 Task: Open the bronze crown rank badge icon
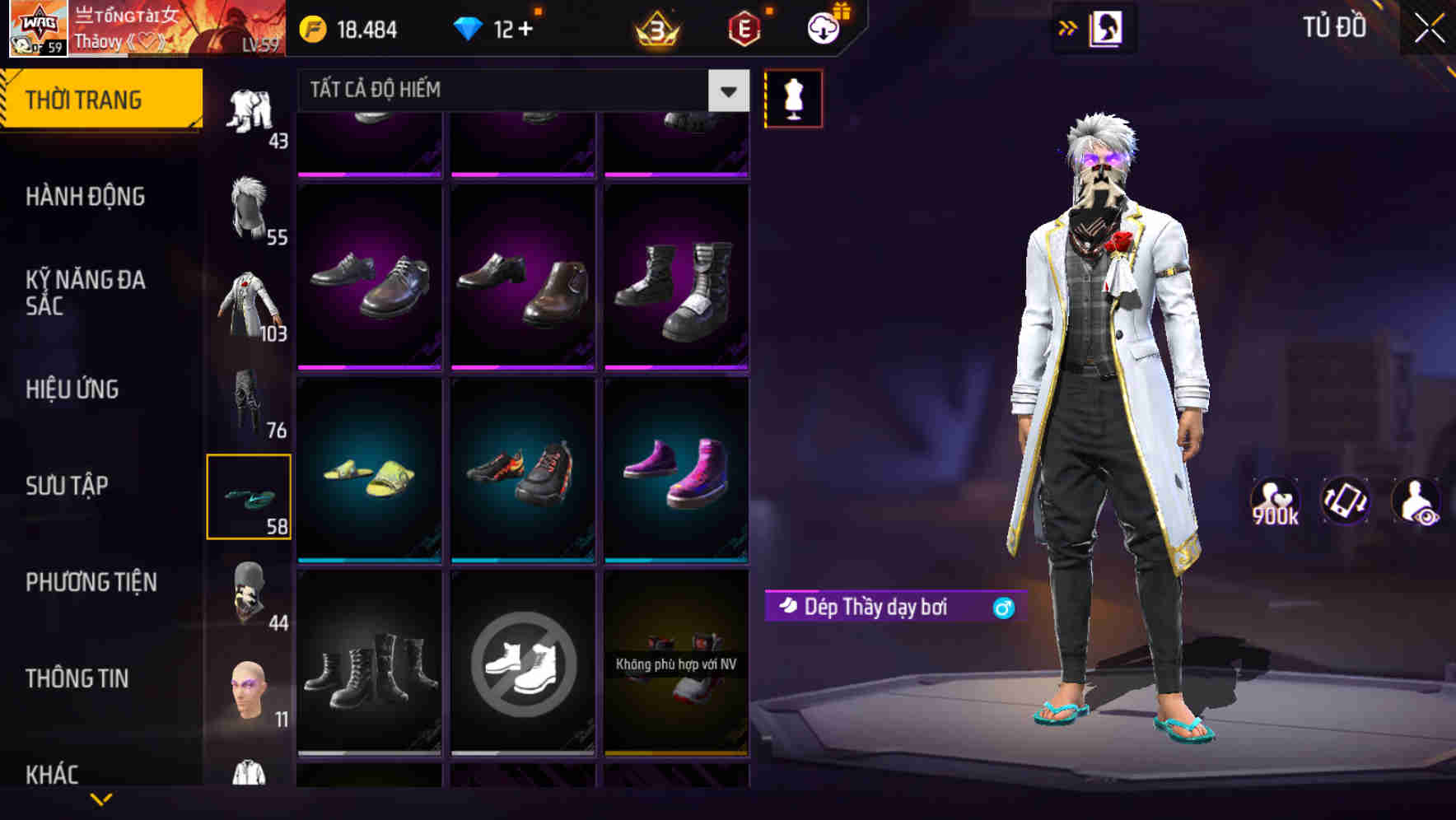[x=655, y=28]
